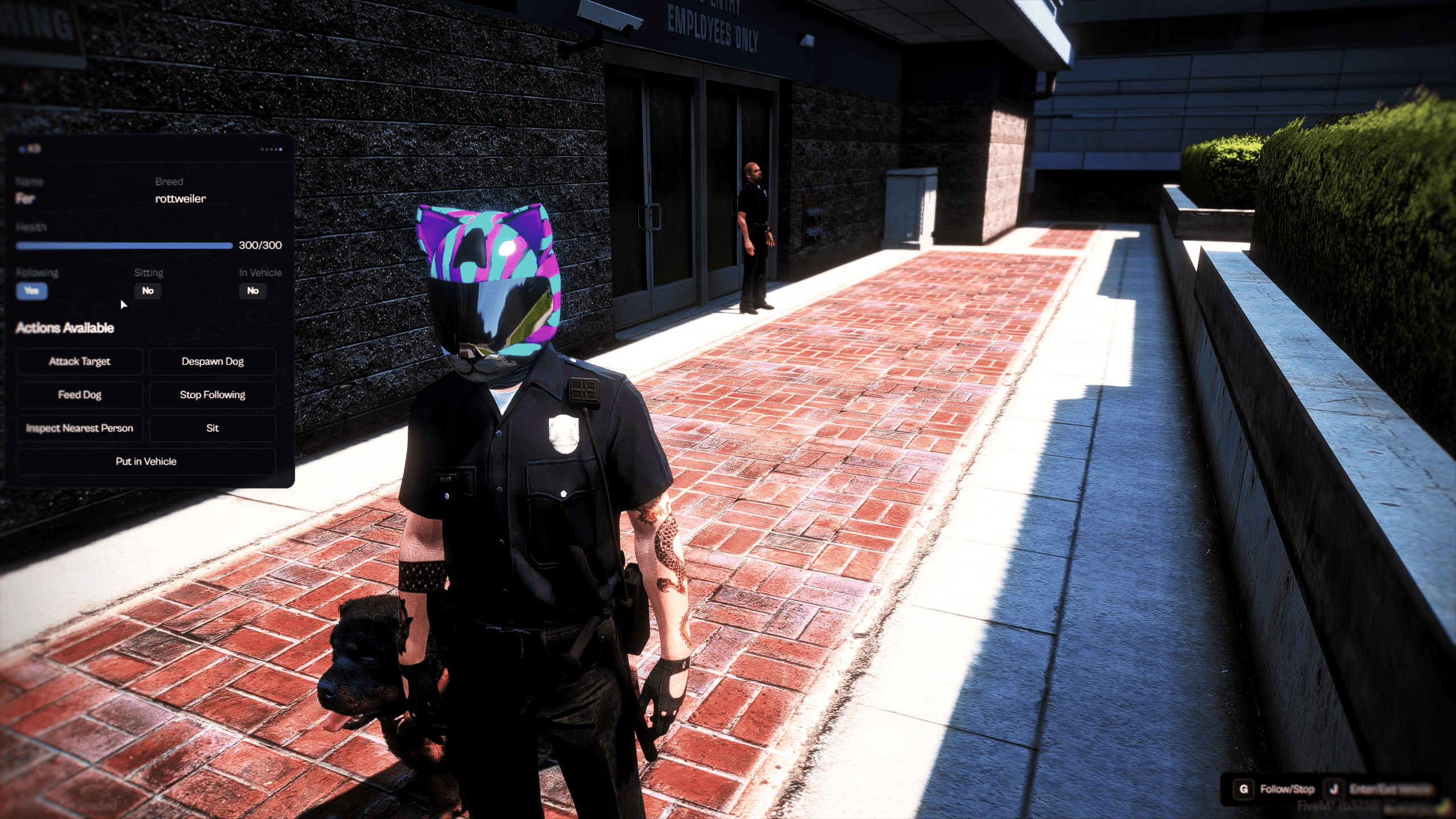Click the G keybind icon for Follow/Stop
The width and height of the screenshot is (1456, 819).
pyautogui.click(x=1244, y=789)
